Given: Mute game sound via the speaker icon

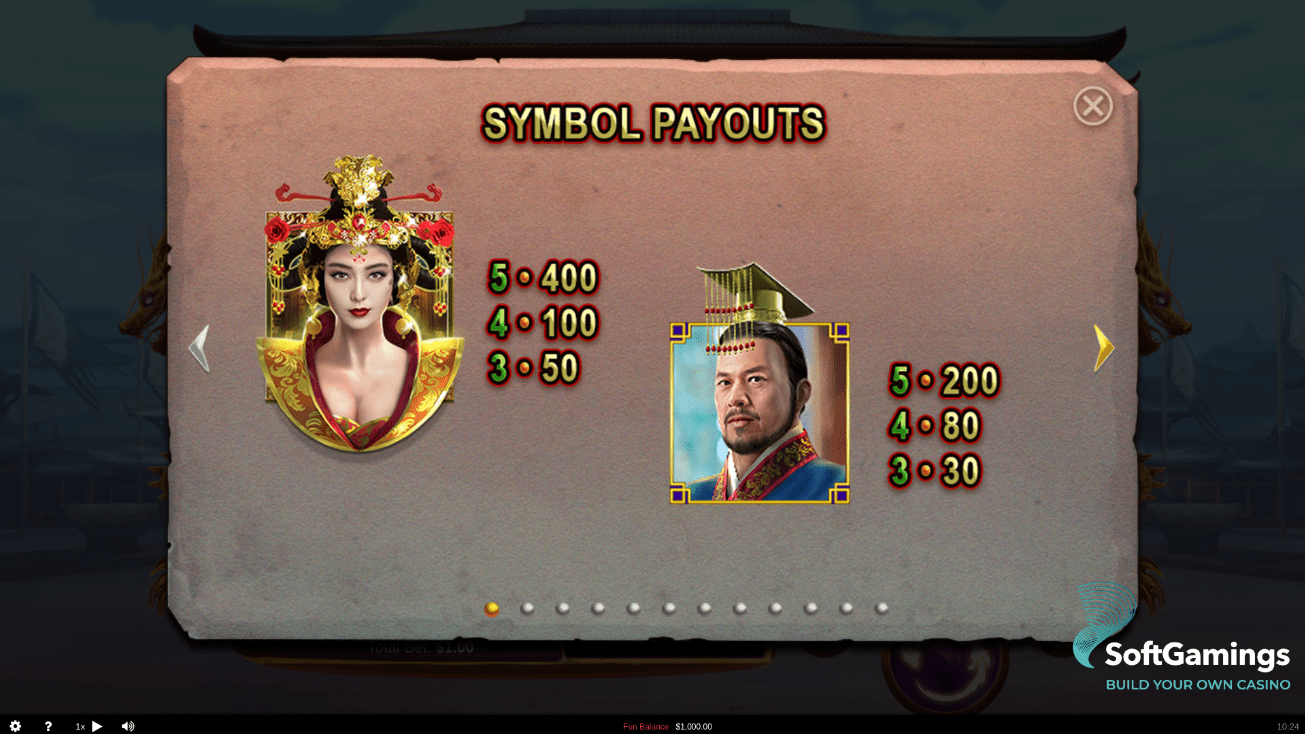Looking at the screenshot, I should click(128, 726).
